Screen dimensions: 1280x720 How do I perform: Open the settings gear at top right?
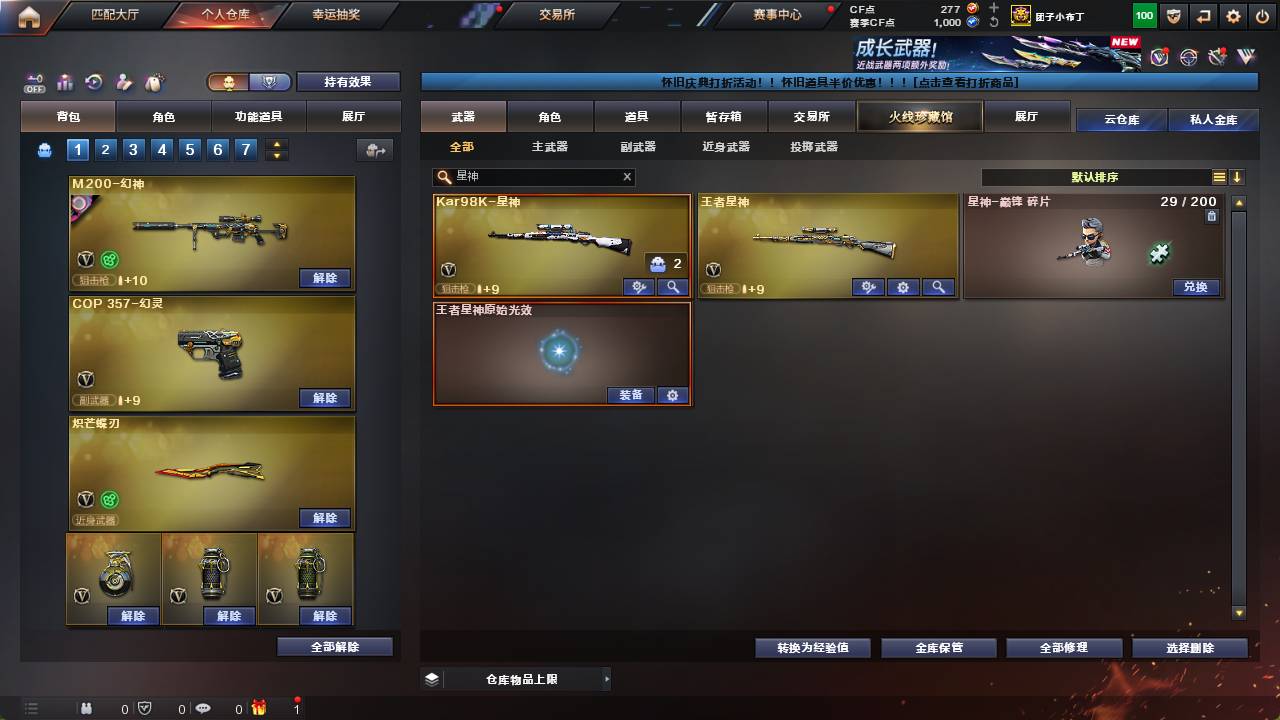tap(1233, 15)
